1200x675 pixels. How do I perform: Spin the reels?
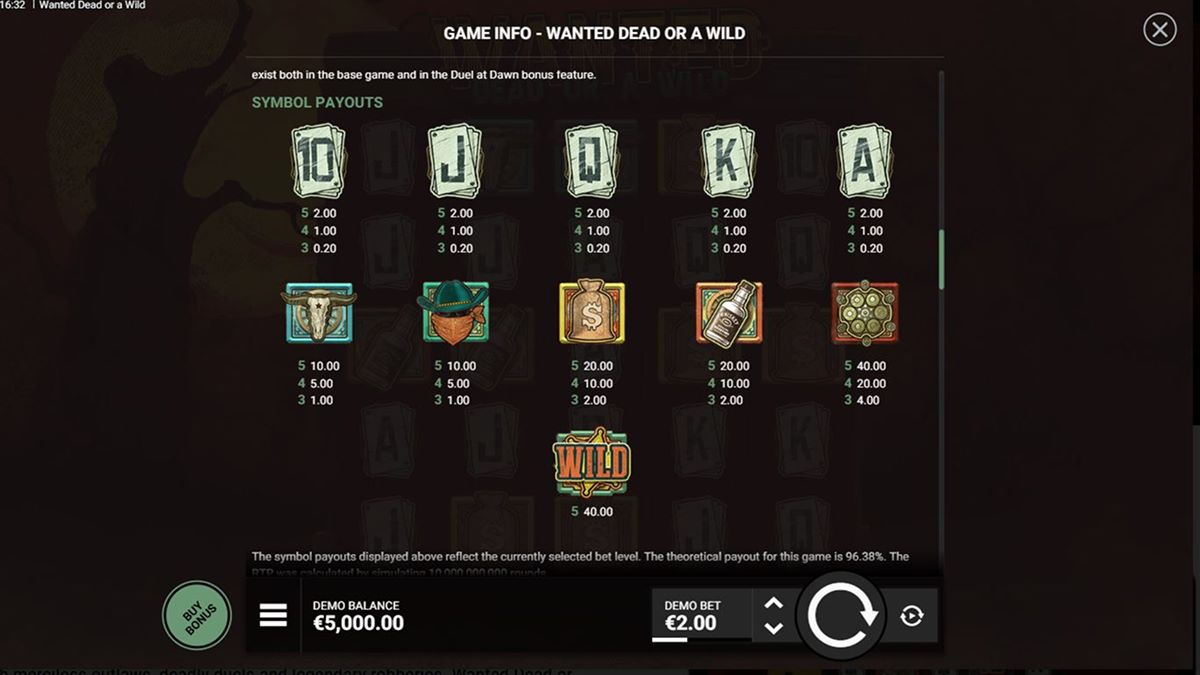click(x=841, y=616)
